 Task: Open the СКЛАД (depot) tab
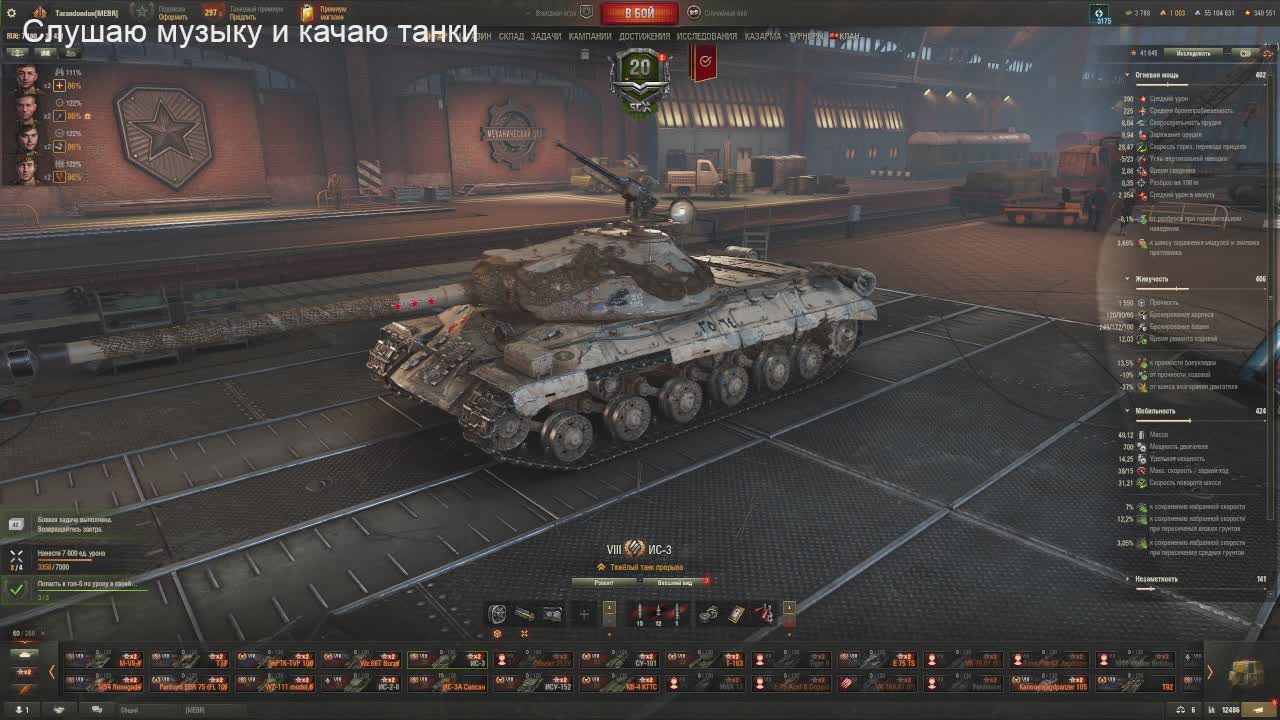pyautogui.click(x=511, y=36)
